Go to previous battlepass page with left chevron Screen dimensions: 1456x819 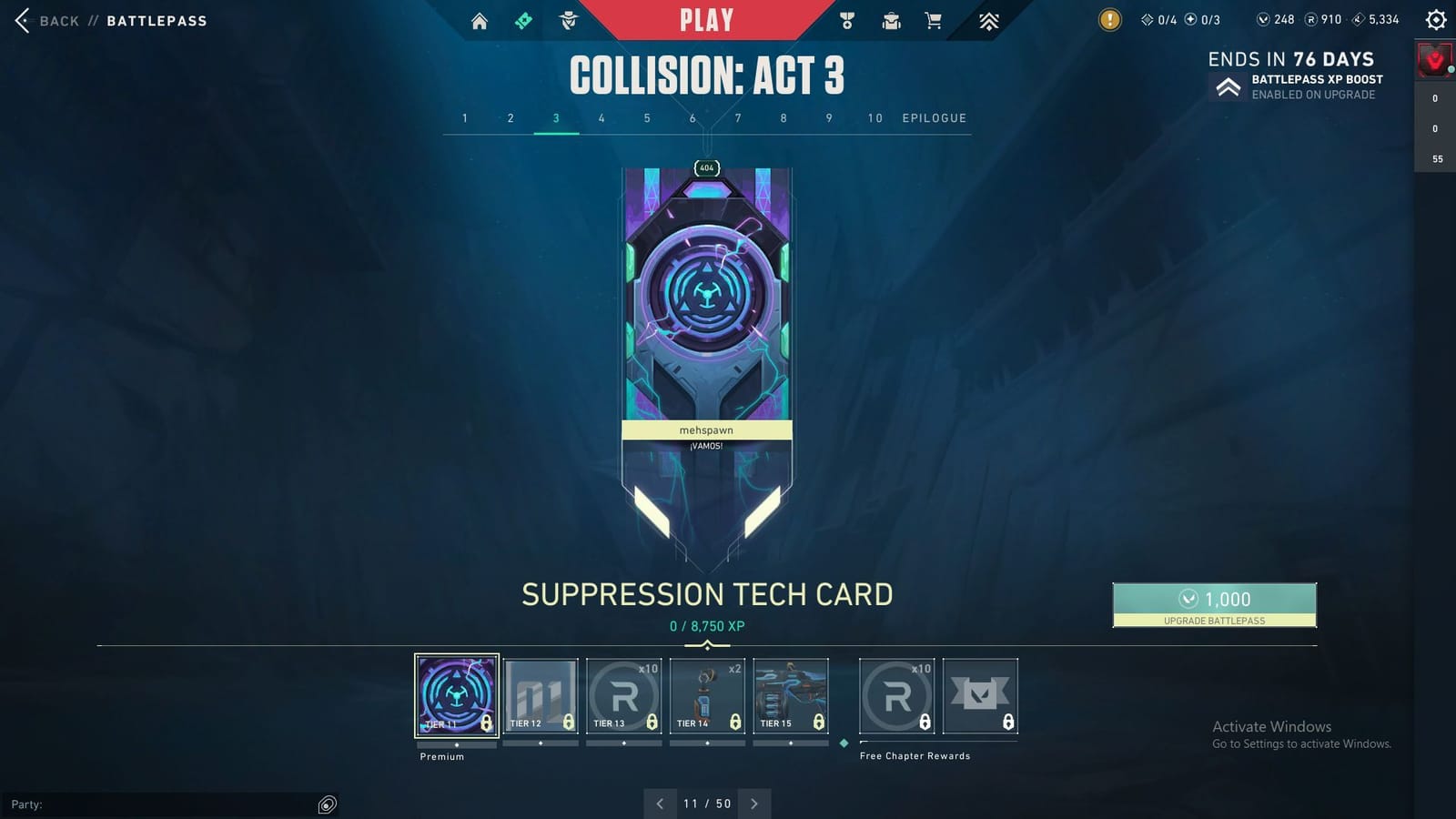tap(659, 804)
